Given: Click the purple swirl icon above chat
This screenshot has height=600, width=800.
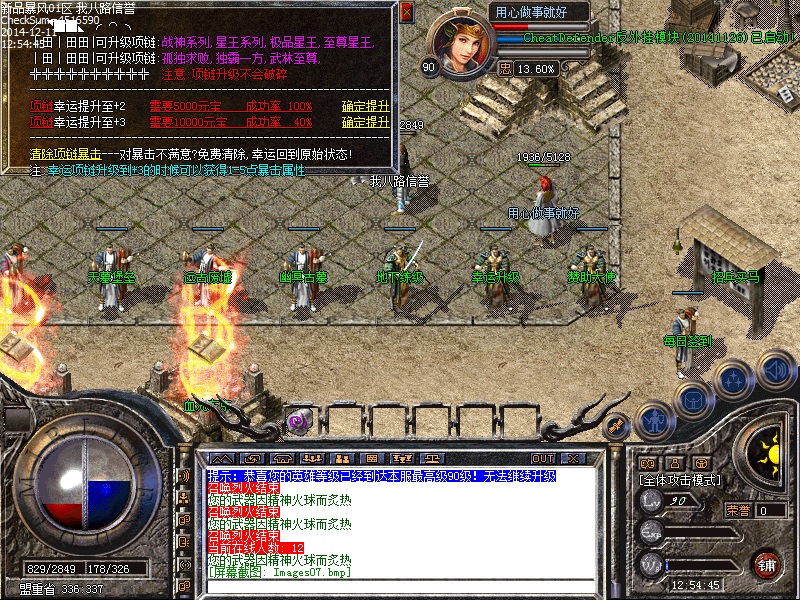Looking at the screenshot, I should [297, 422].
